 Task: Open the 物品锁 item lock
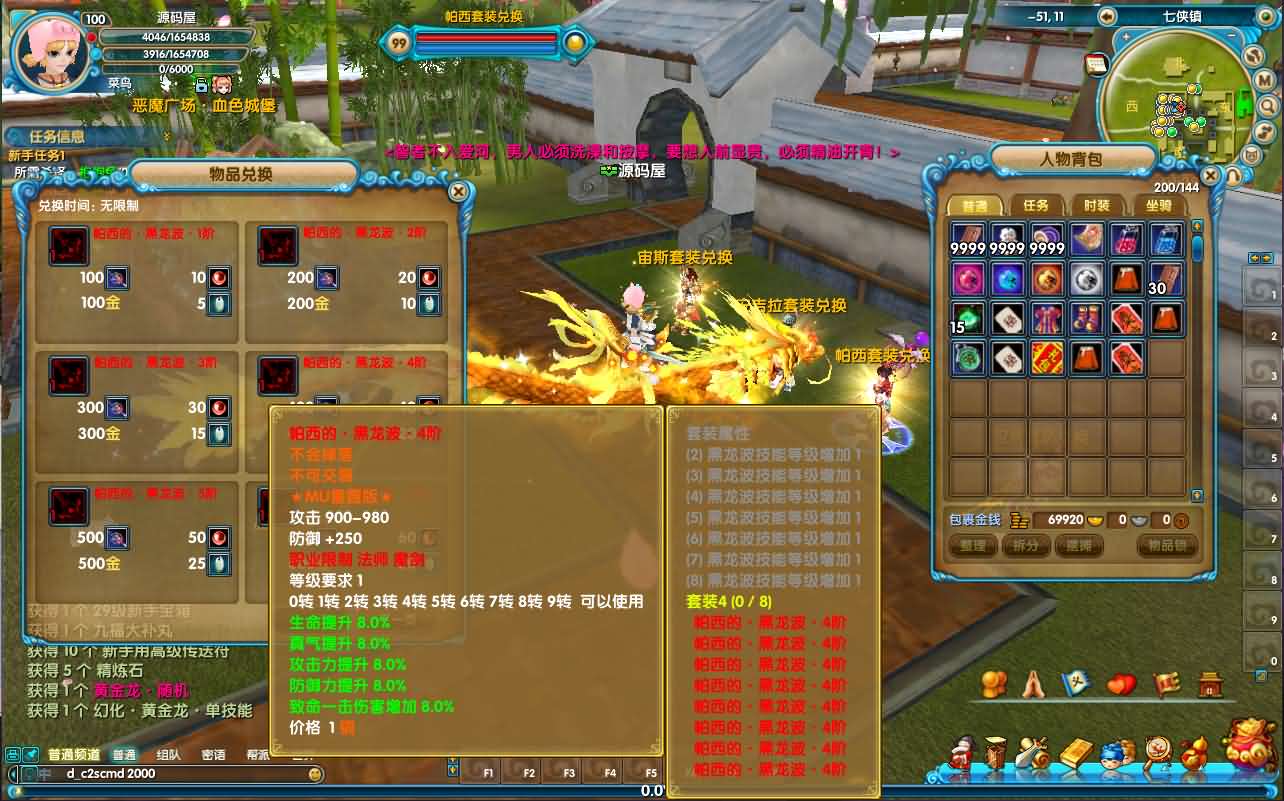tap(1167, 546)
